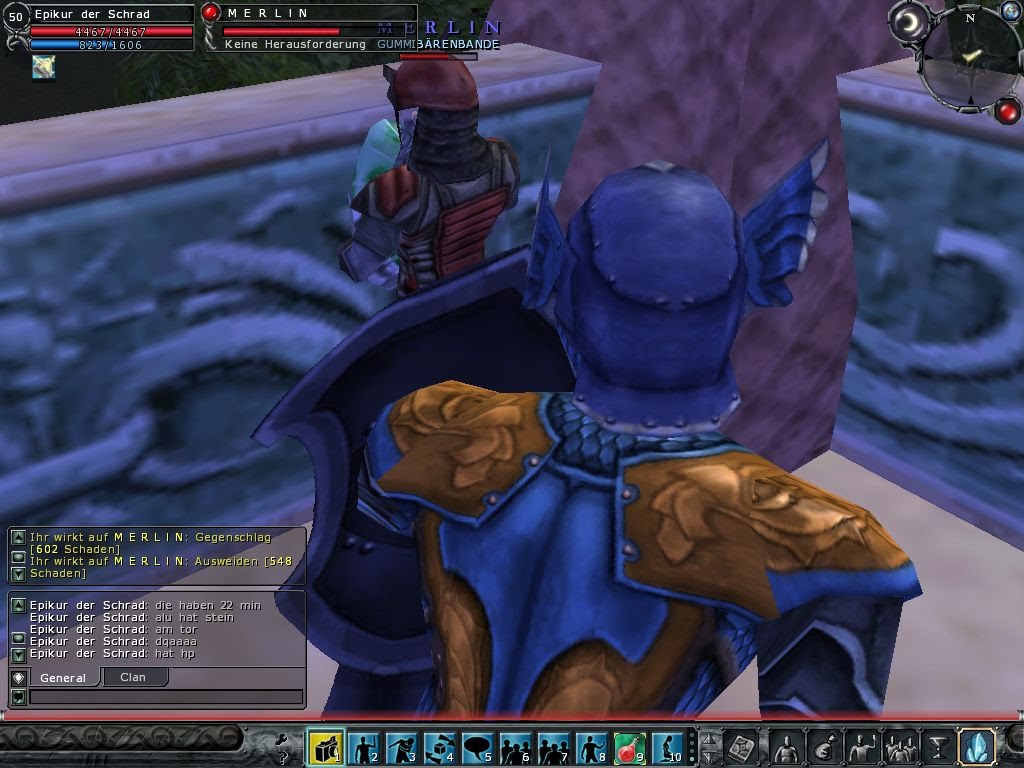Select the MERLIN target frame
1024x768 pixels.
pos(310,28)
